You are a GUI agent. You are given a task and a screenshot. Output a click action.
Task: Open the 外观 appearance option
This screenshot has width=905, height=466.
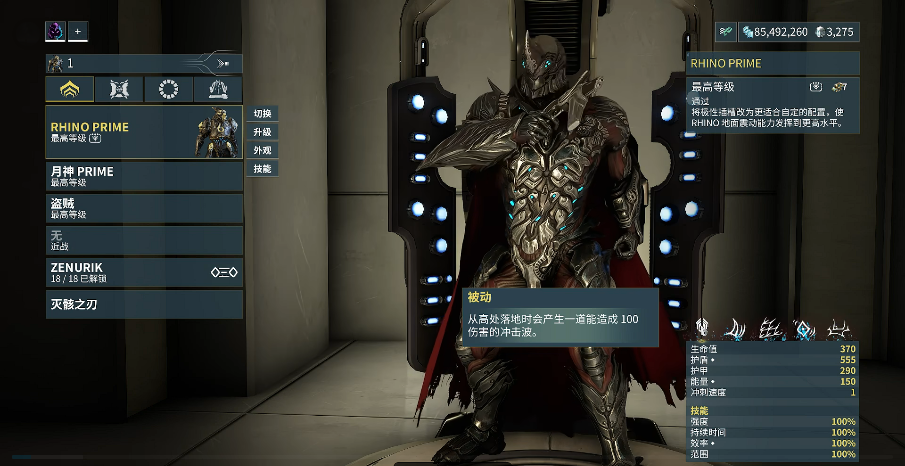coord(262,150)
